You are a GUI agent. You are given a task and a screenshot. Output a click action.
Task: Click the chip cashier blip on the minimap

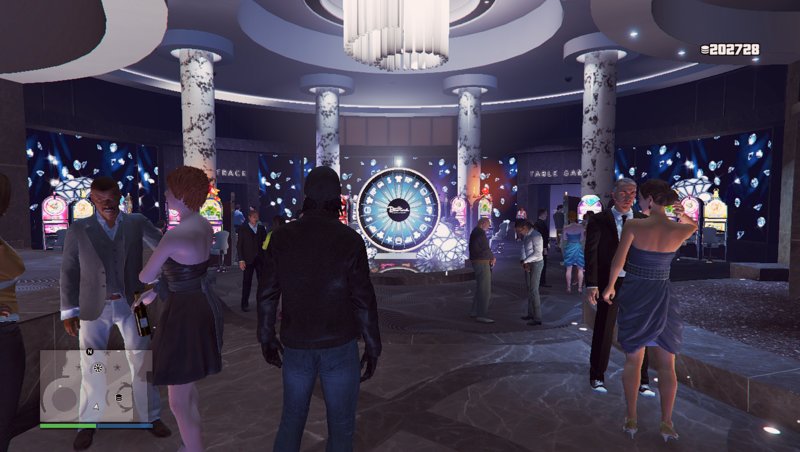119,398
